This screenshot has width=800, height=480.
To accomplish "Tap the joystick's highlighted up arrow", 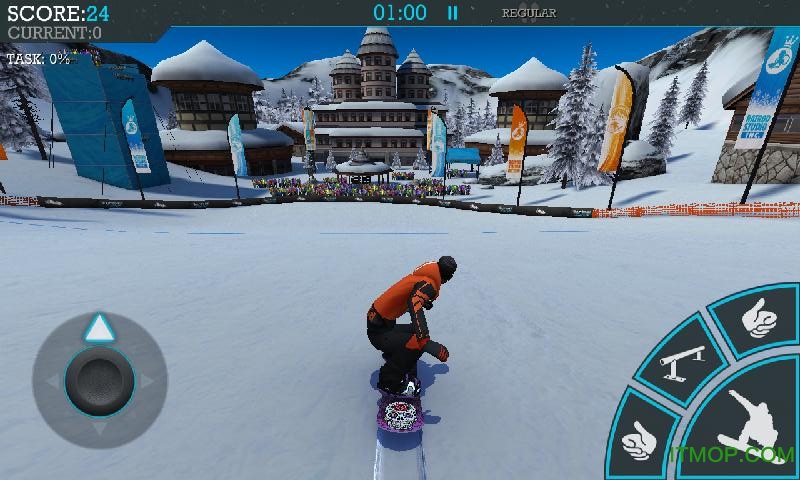I will (98, 327).
